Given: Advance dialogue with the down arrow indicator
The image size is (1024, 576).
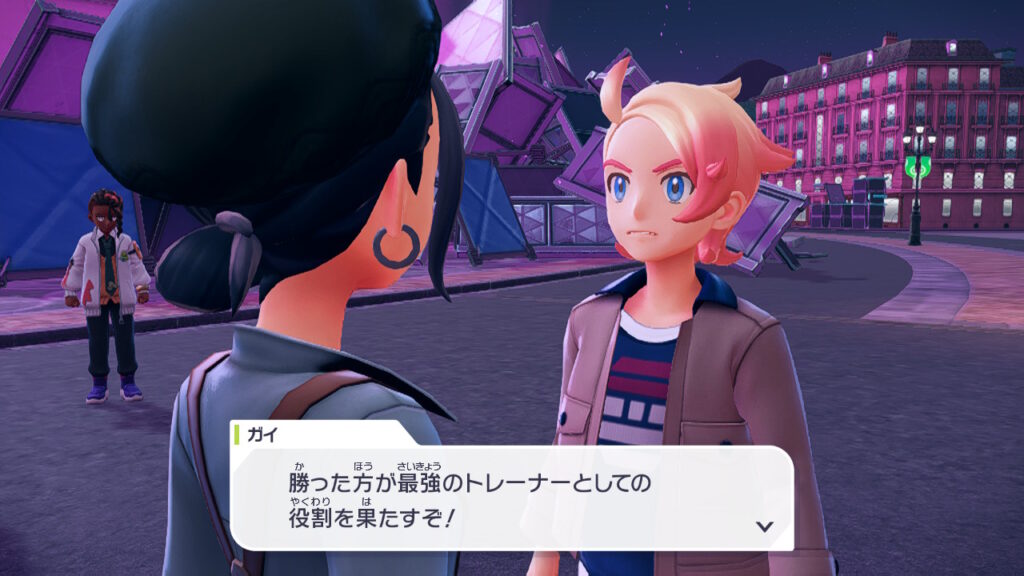Looking at the screenshot, I should 765,525.
